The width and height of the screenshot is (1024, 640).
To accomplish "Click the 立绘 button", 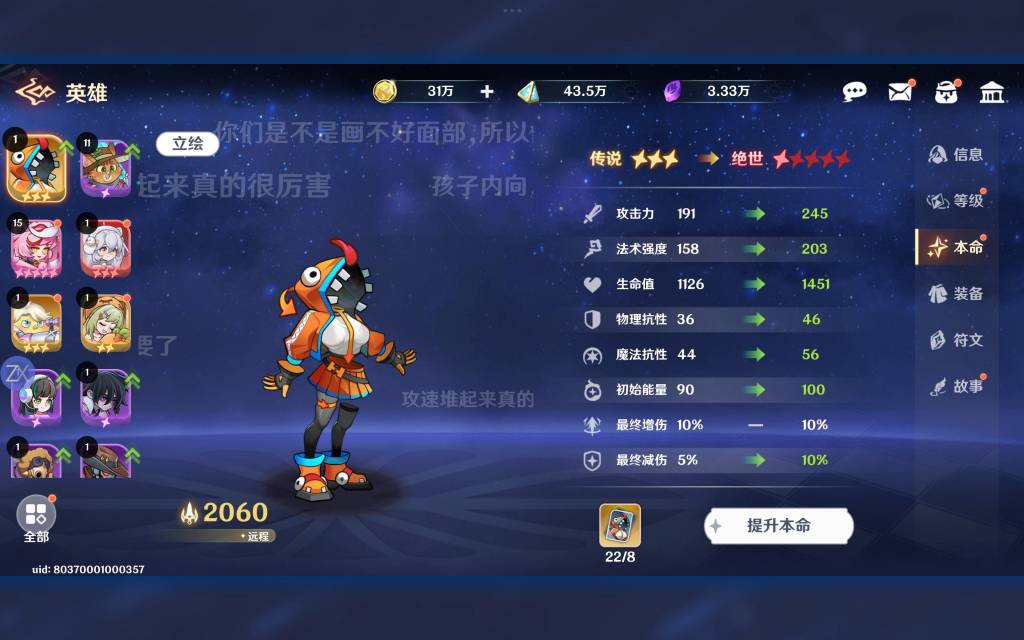I will coord(188,144).
